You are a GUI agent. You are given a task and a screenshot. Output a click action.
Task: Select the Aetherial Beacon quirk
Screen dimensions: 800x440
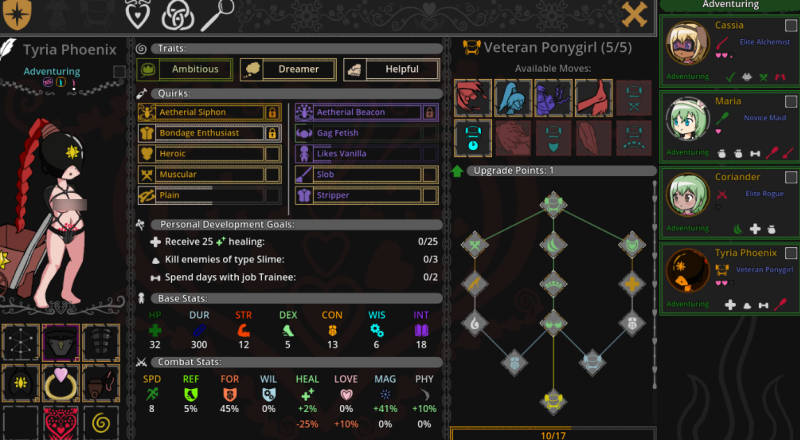tap(358, 112)
